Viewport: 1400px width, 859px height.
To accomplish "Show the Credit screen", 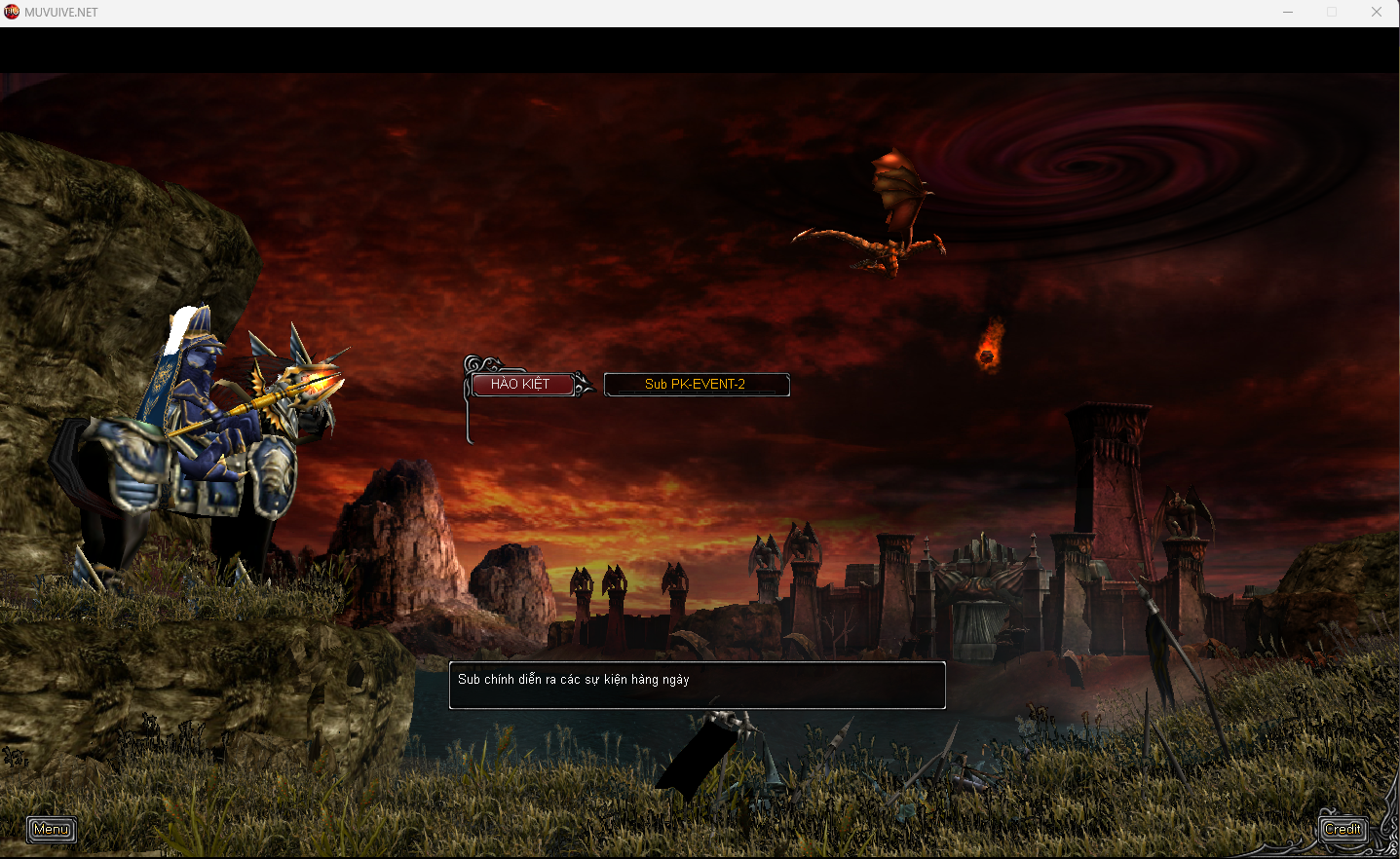I will click(1343, 829).
